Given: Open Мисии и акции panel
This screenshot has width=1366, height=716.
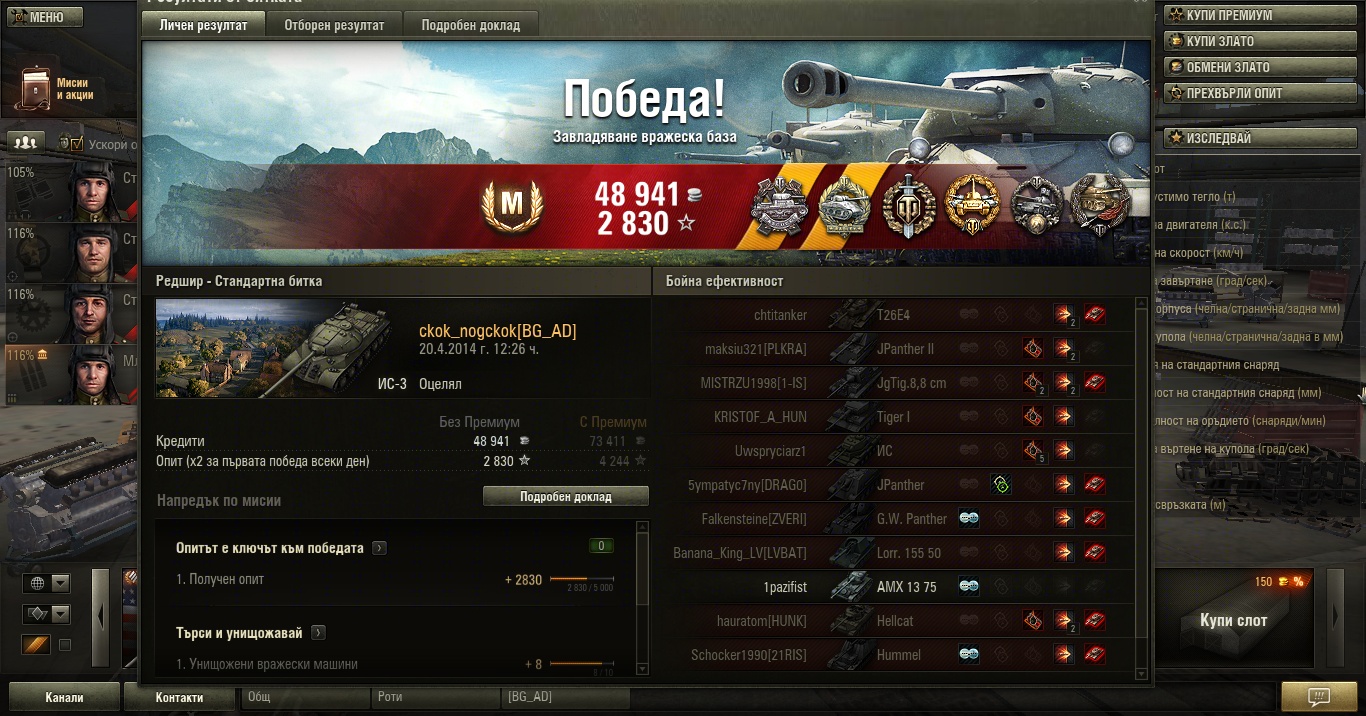Looking at the screenshot, I should point(56,89).
